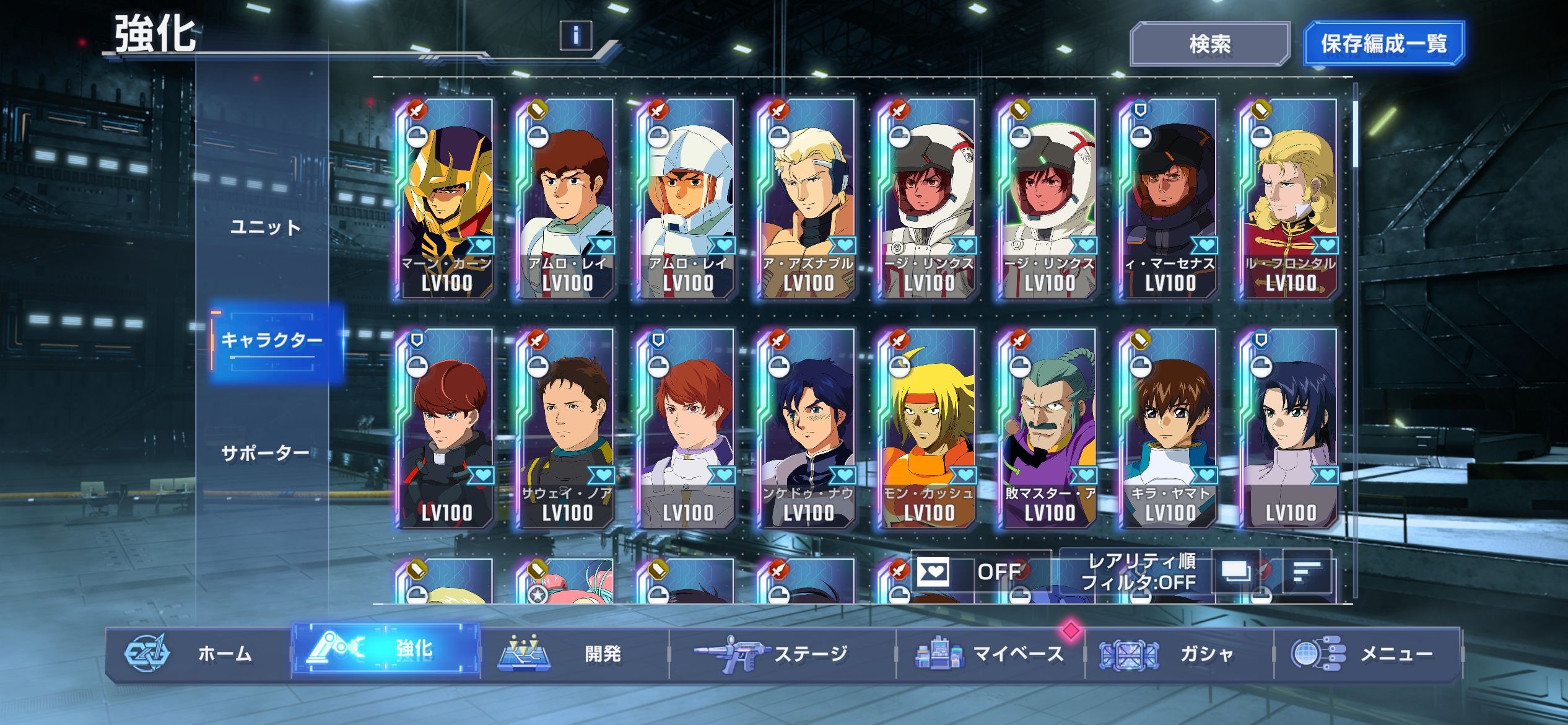This screenshot has height=725, width=1568.
Task: Toggle the favorite heart filter OFF switch
Action: click(x=981, y=571)
